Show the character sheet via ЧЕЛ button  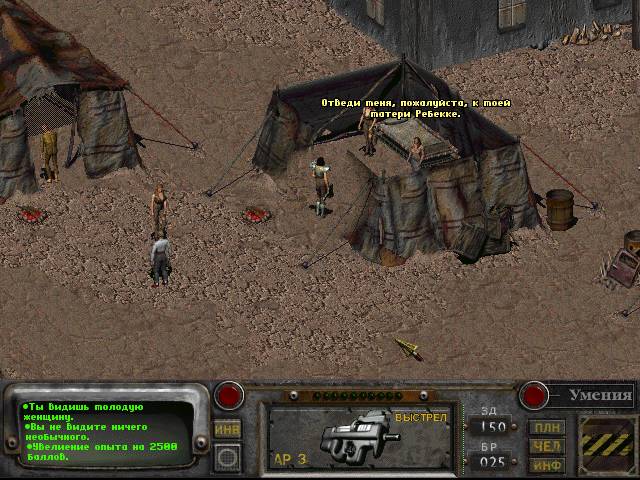pos(548,446)
